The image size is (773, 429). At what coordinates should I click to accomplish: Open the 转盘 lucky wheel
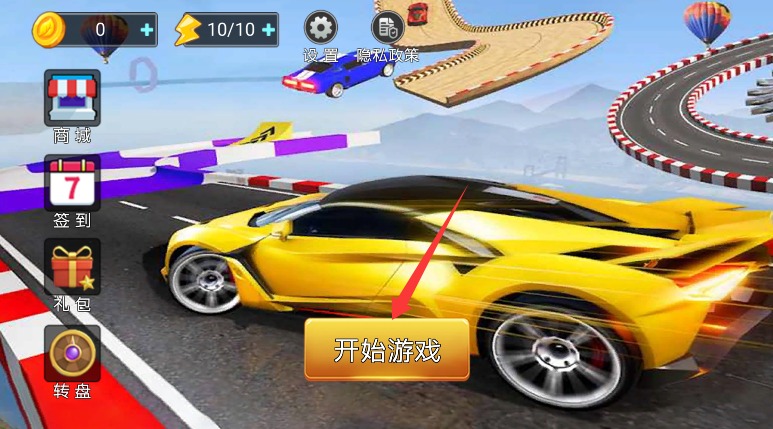tap(72, 353)
